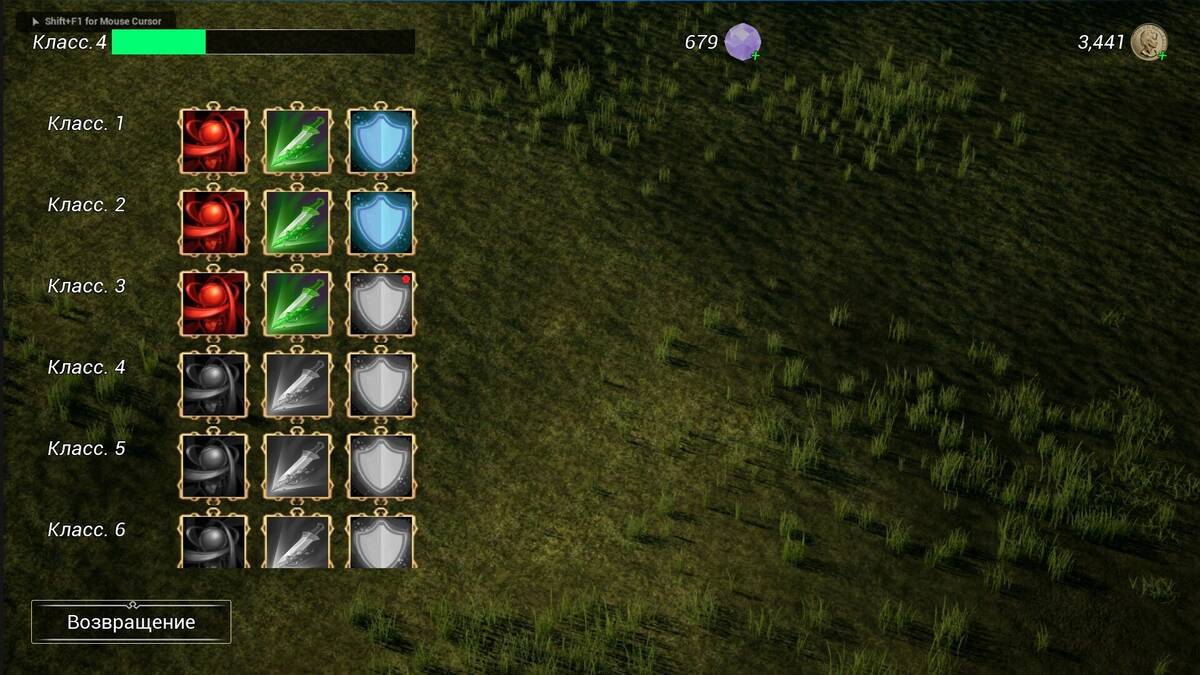Add more coins via gold coin icon
This screenshot has height=675, width=1200.
pyautogui.click(x=1150, y=42)
